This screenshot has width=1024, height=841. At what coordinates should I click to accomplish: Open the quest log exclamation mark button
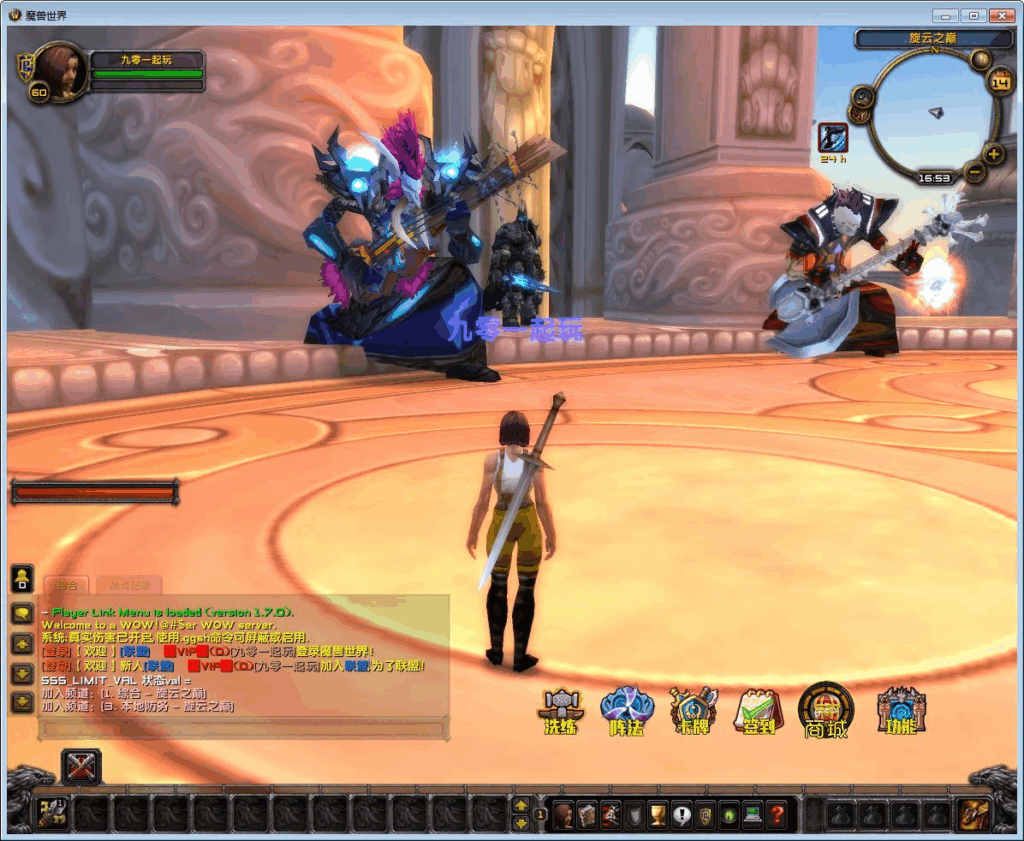pyautogui.click(x=682, y=814)
